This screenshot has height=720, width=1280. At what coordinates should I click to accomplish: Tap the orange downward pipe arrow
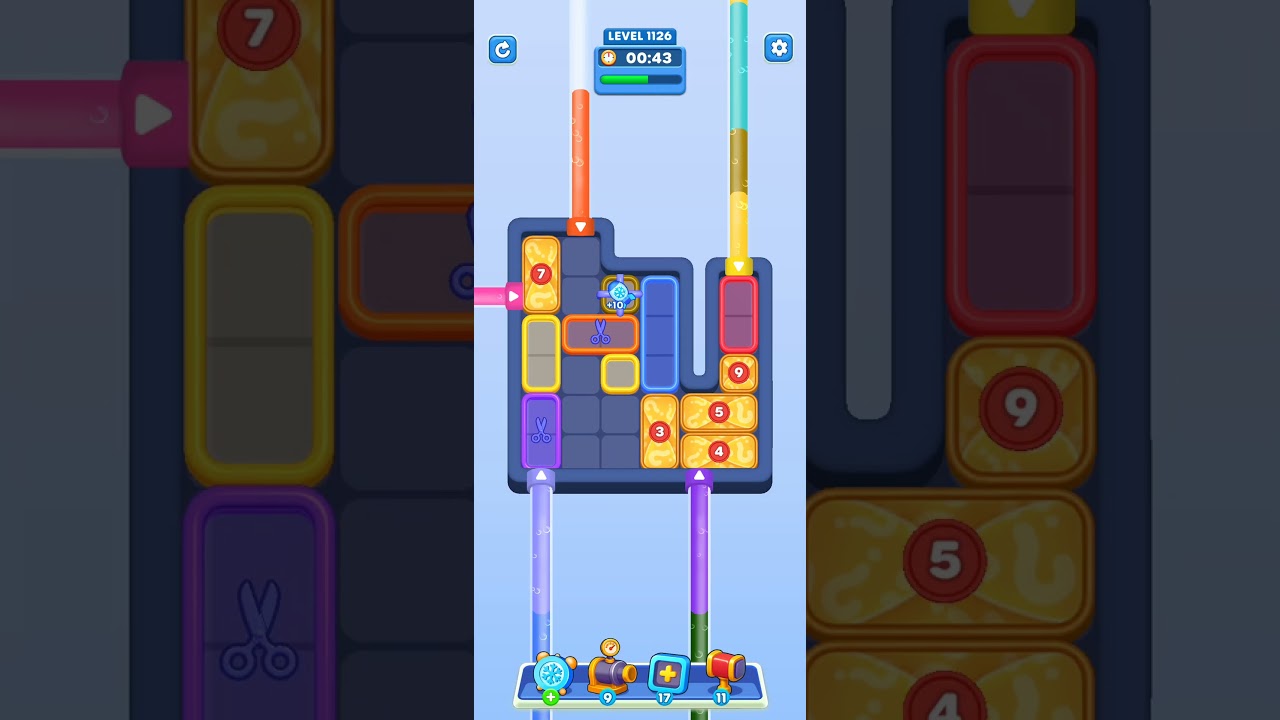(x=580, y=227)
